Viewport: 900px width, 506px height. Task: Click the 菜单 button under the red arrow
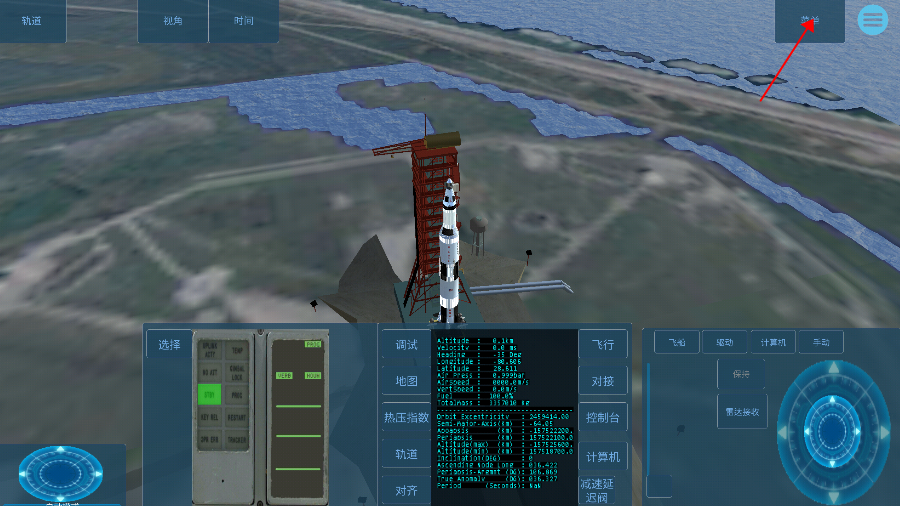tap(809, 21)
